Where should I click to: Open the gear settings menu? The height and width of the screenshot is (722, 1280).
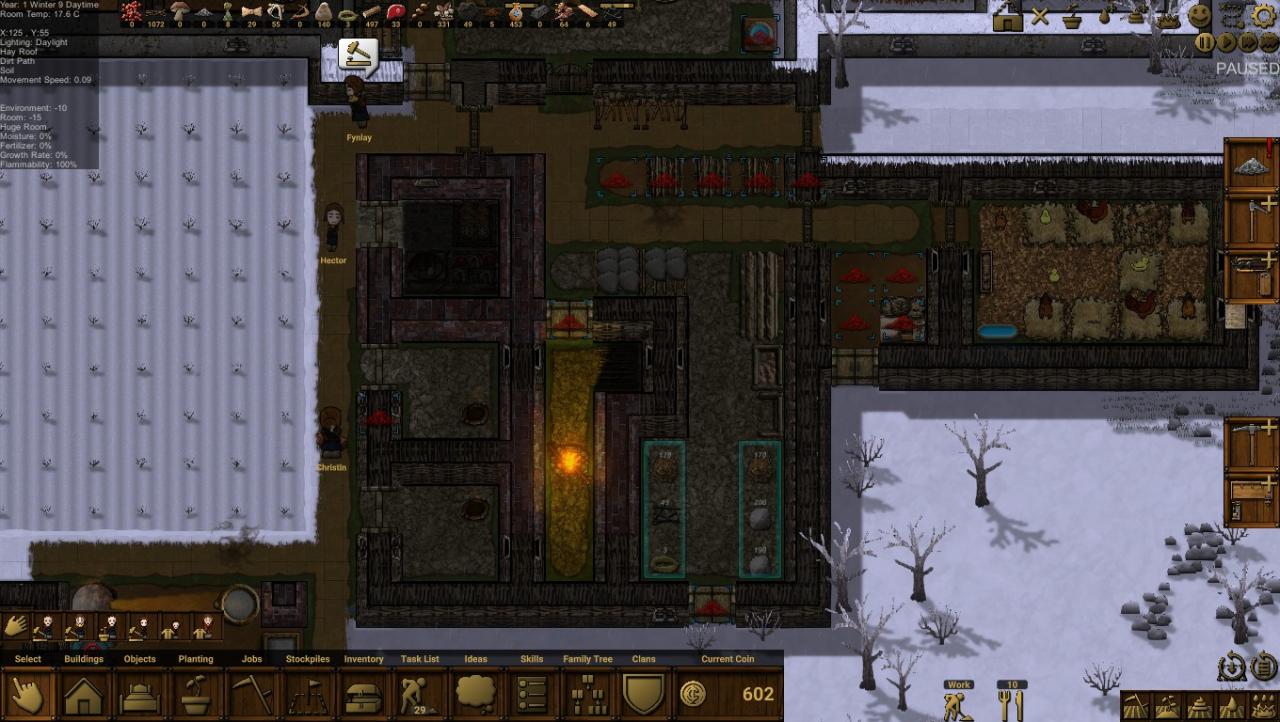tap(1265, 15)
